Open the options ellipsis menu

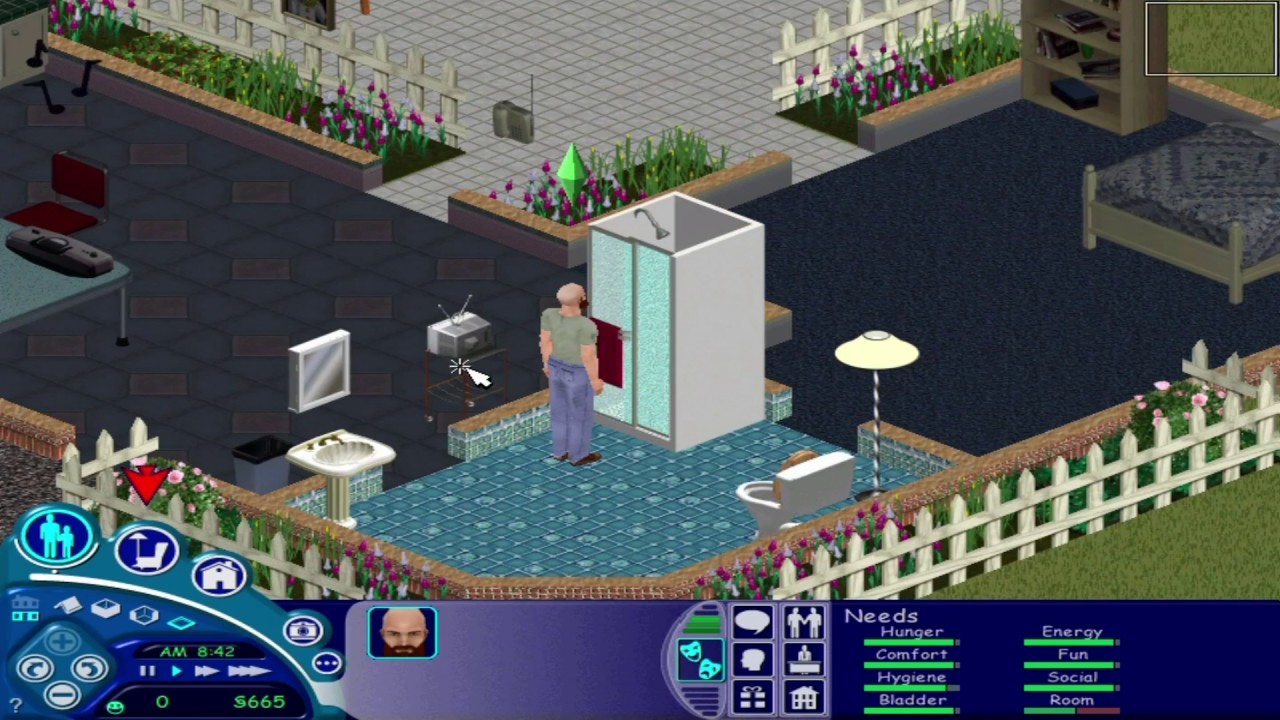click(327, 663)
